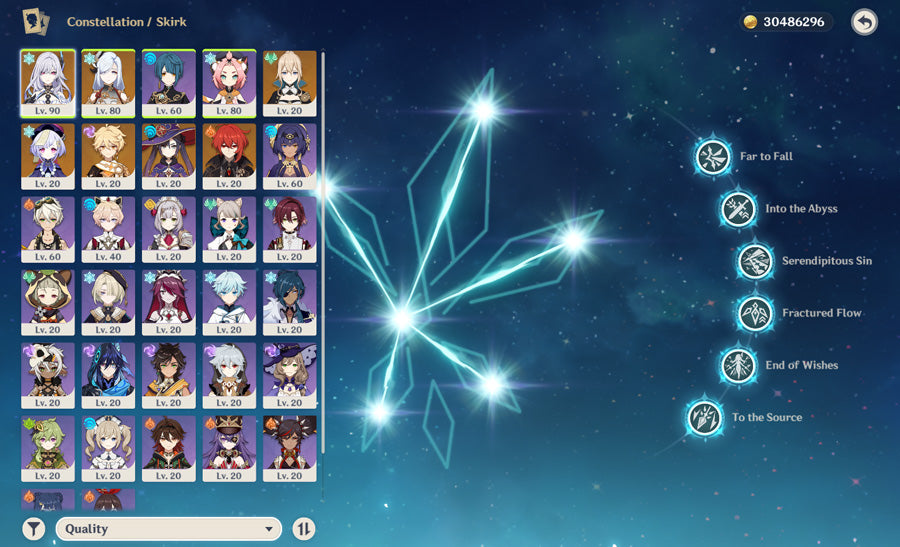Select the End of Wishes constellation node
The image size is (900, 547).
click(x=738, y=365)
